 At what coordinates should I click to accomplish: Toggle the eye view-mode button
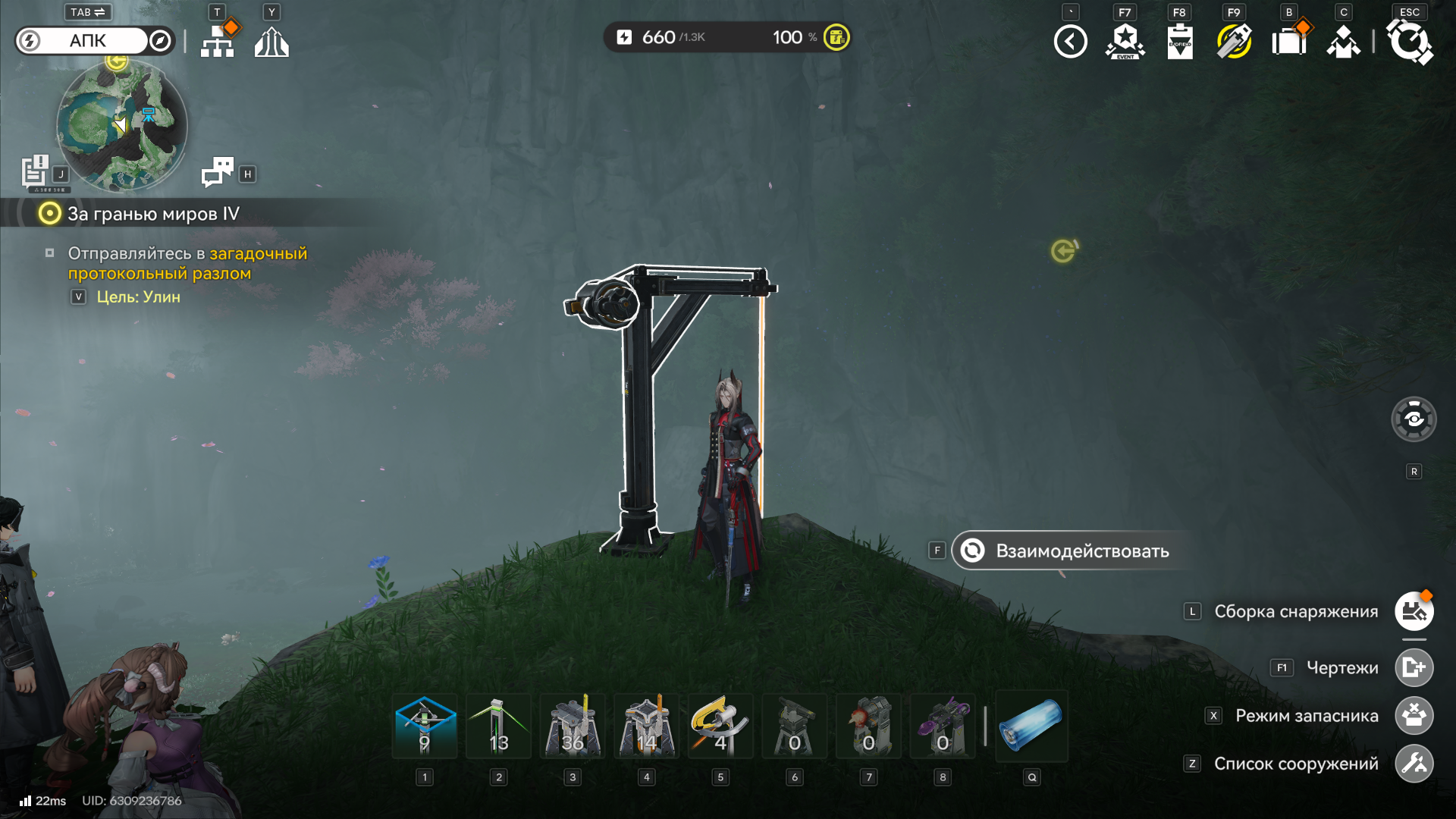1414,419
